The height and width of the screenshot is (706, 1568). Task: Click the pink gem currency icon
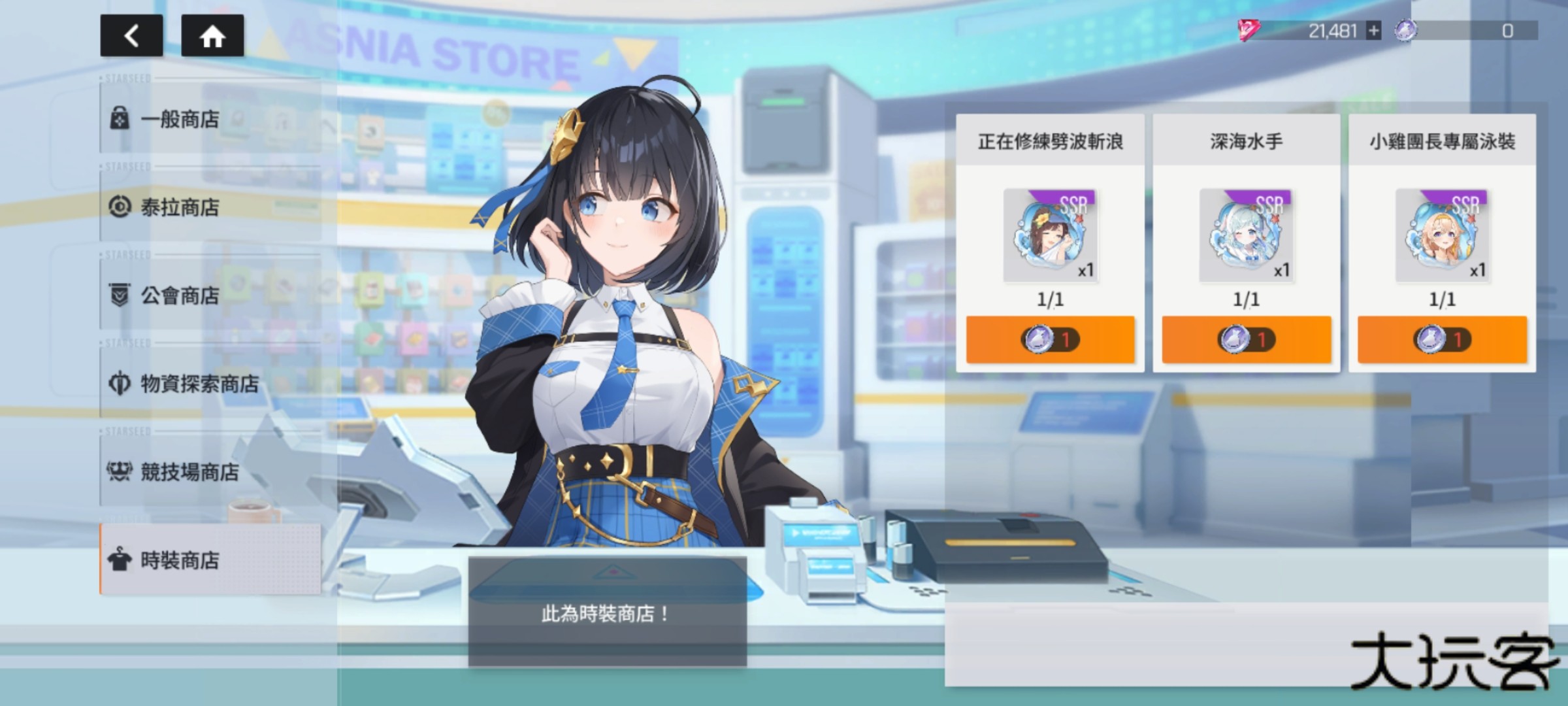[1247, 30]
